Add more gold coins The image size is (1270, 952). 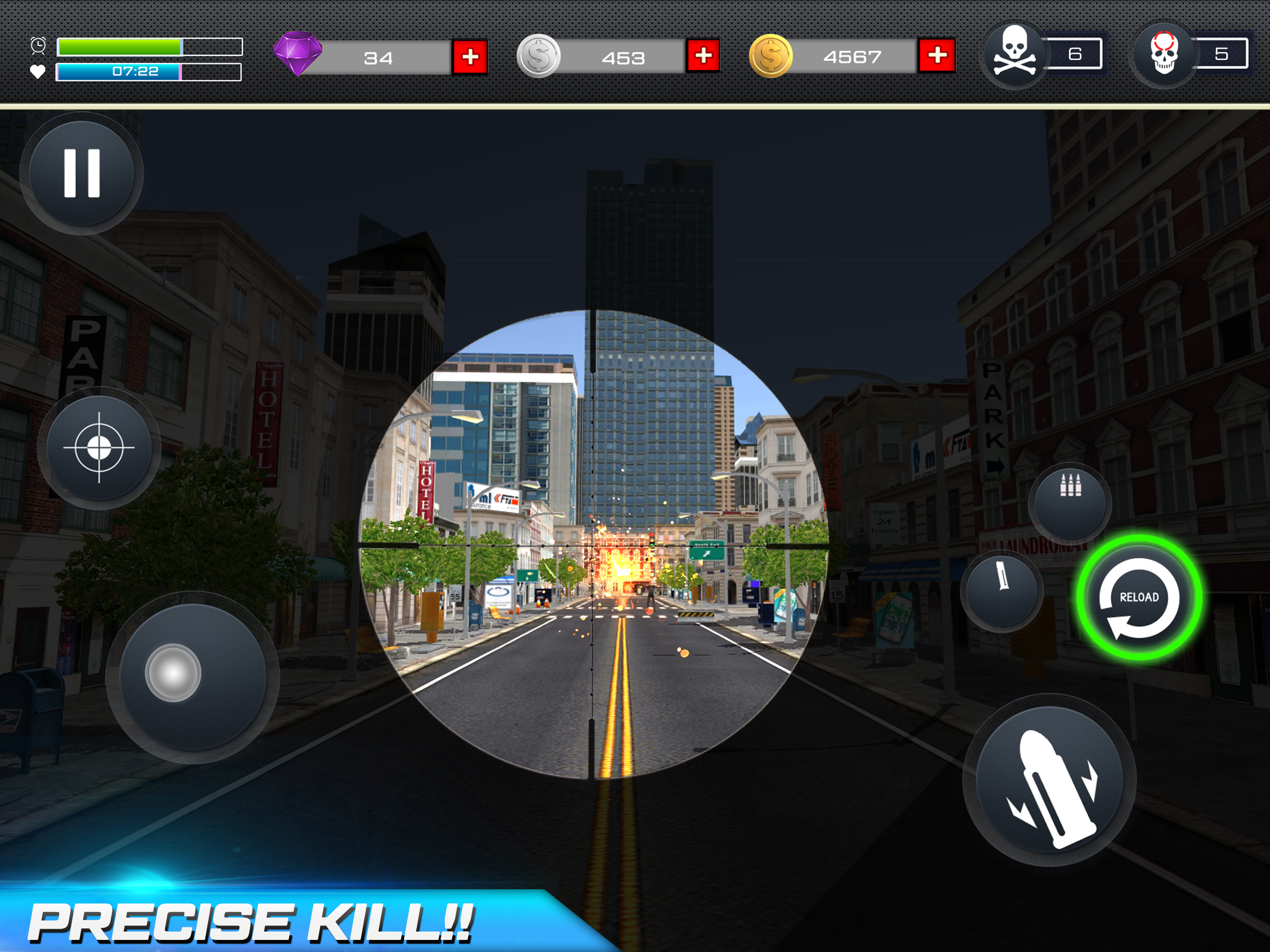pyautogui.click(x=937, y=56)
